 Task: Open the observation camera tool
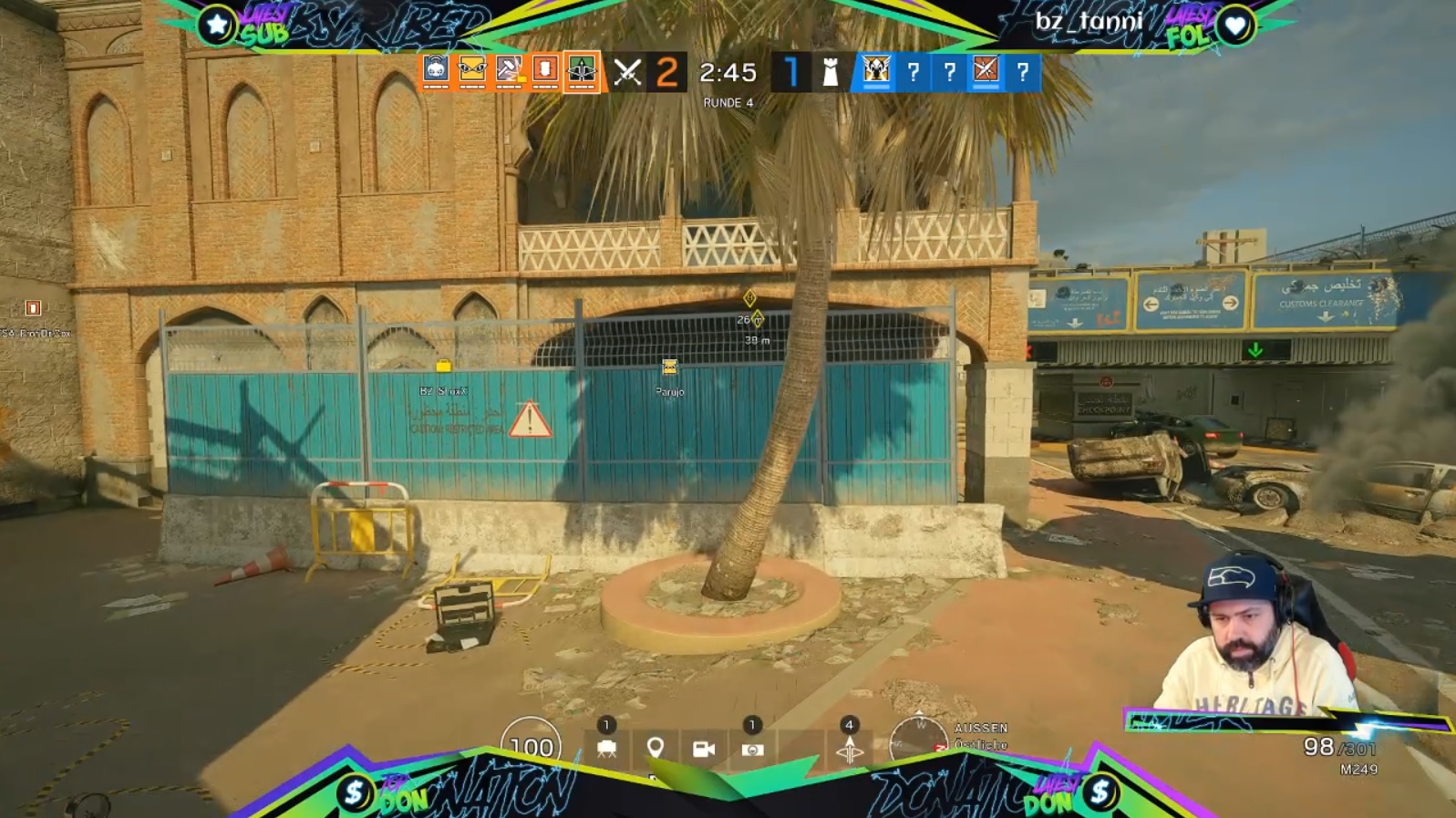(x=703, y=749)
